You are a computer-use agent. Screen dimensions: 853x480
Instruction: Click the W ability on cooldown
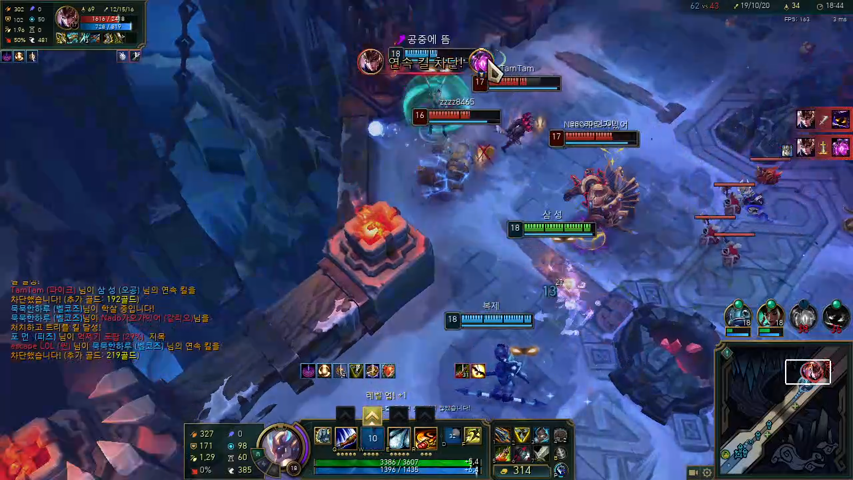[x=372, y=438]
